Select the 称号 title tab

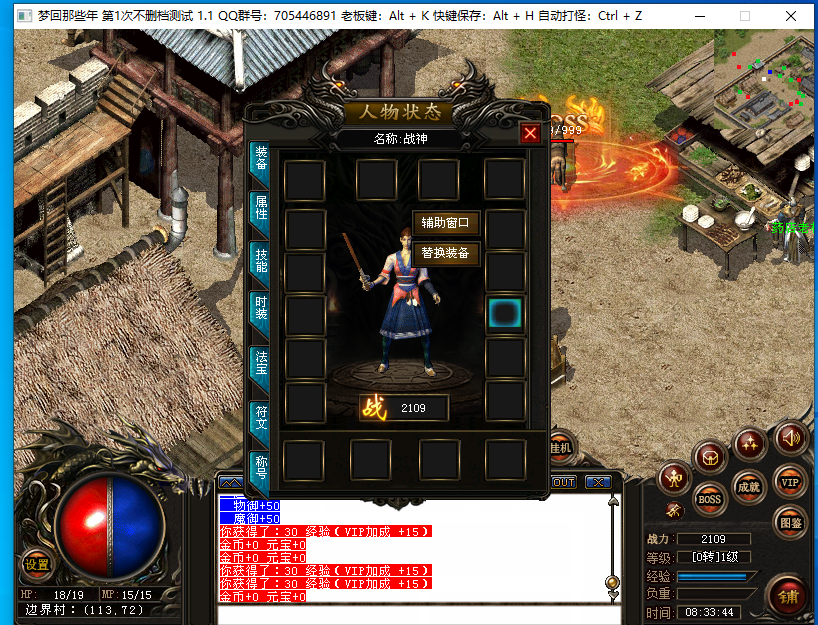click(261, 467)
